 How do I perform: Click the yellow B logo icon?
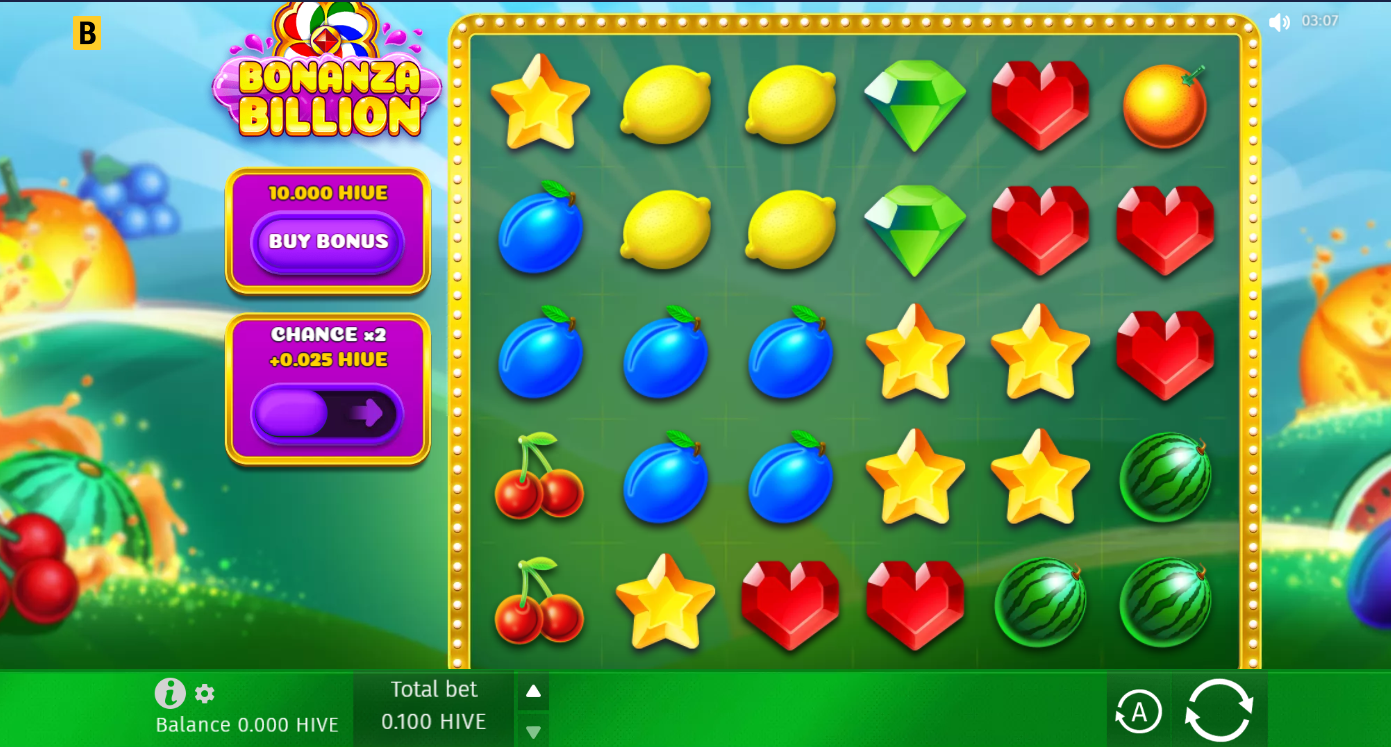click(x=88, y=33)
